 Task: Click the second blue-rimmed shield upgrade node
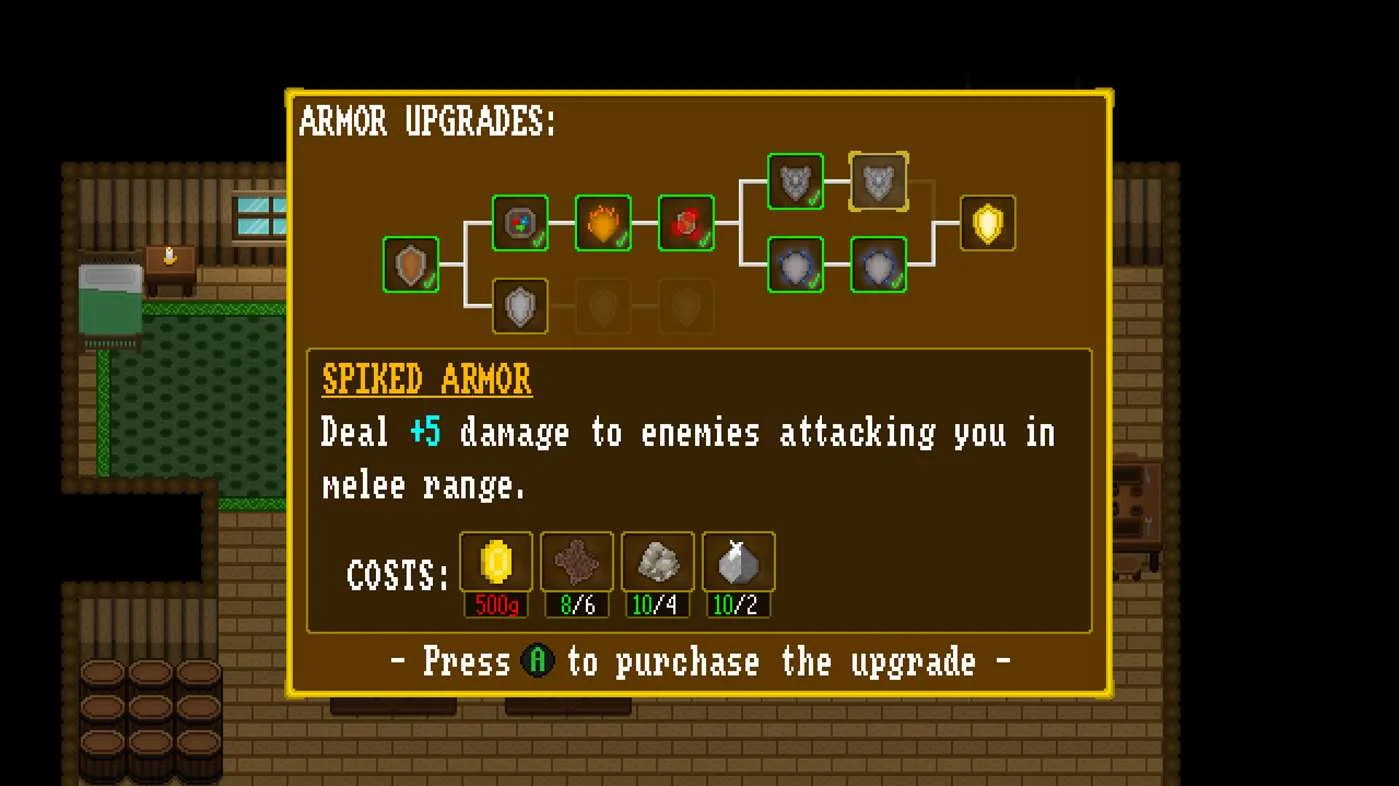tap(878, 264)
